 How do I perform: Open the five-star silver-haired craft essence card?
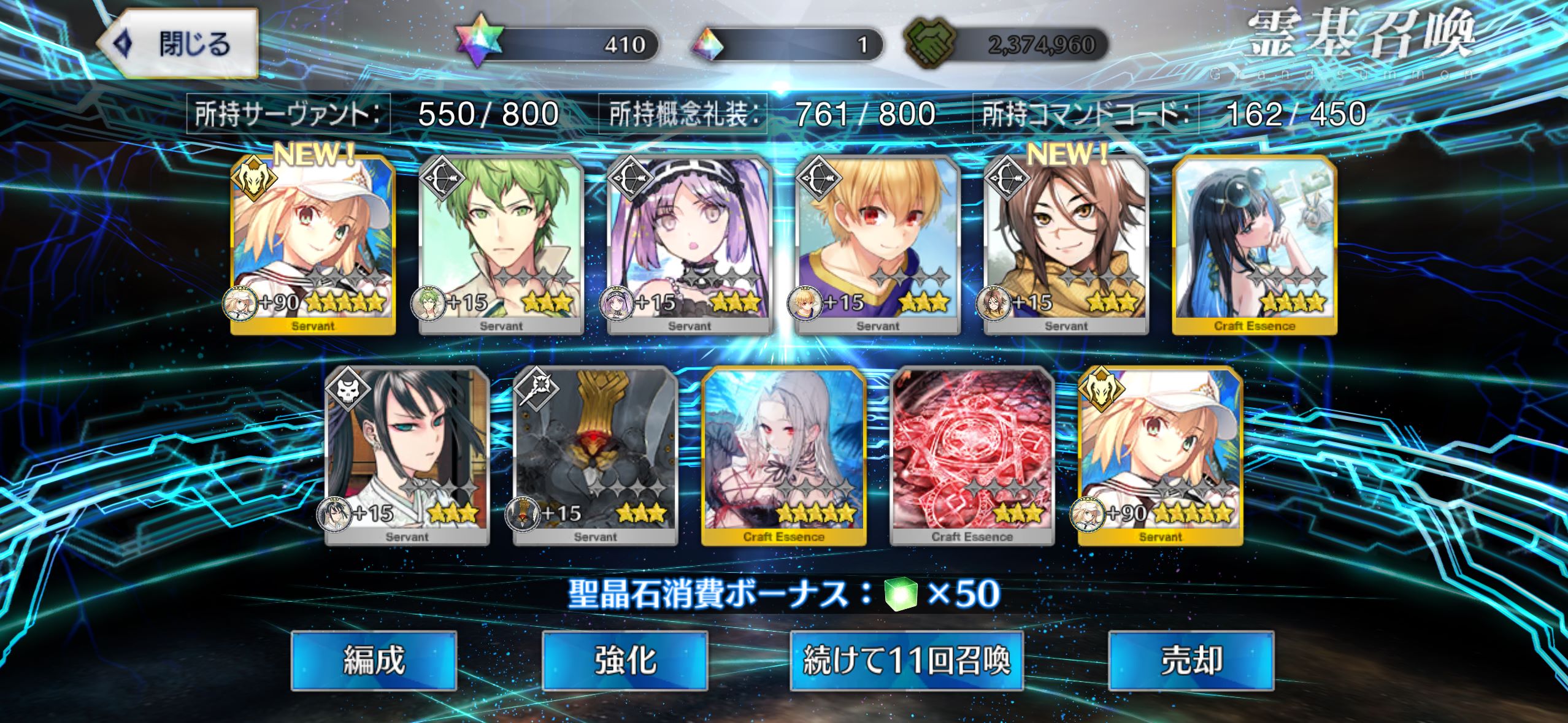tap(784, 456)
